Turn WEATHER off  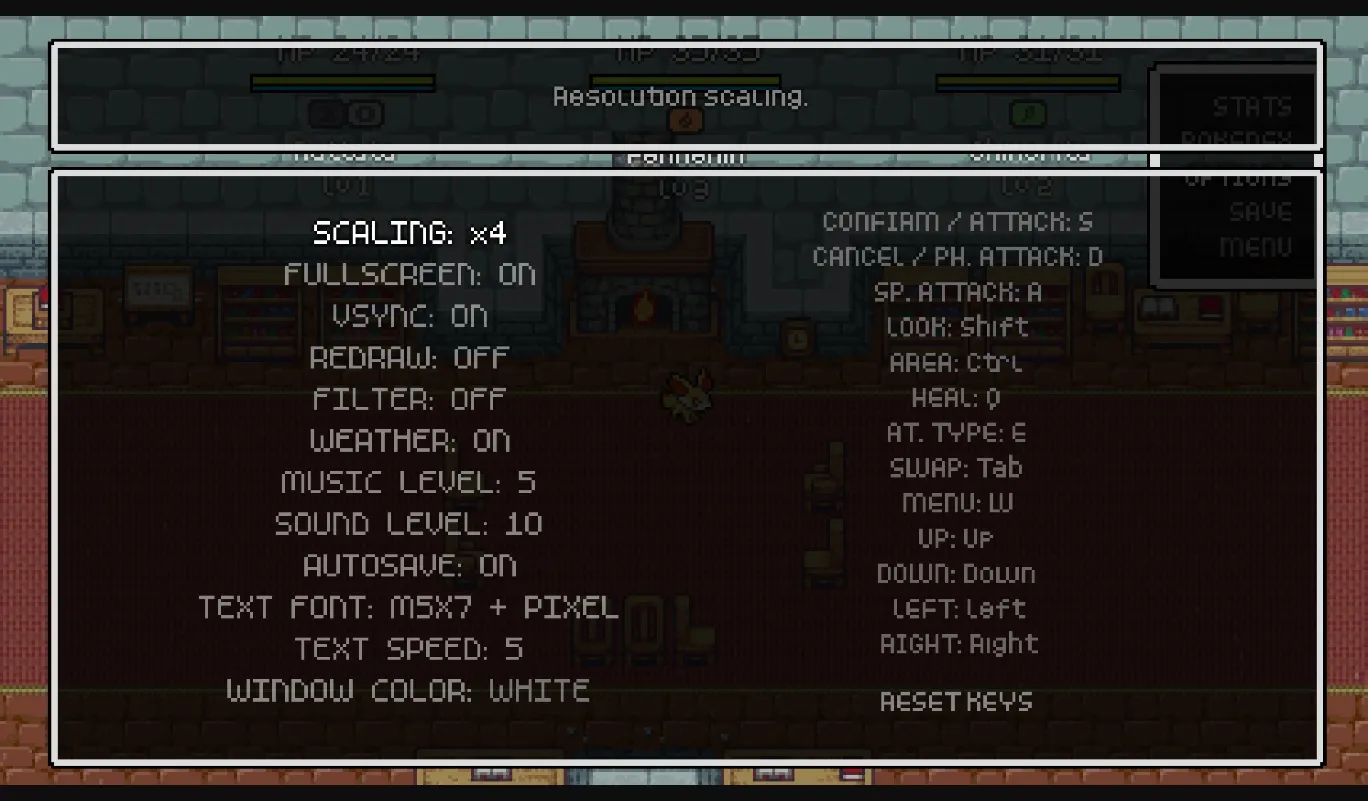click(x=410, y=441)
